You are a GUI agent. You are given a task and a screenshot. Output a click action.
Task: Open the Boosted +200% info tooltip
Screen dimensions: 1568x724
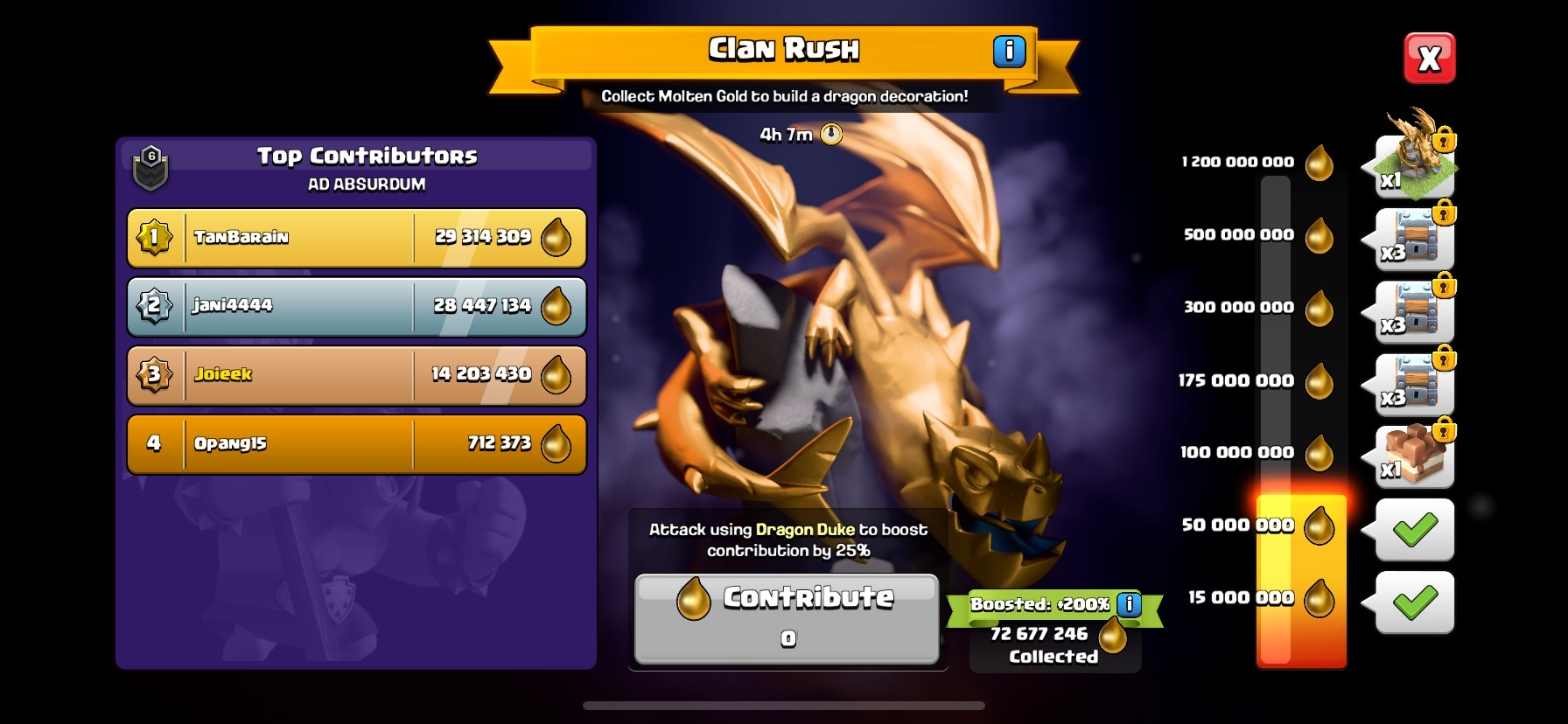click(x=1131, y=603)
